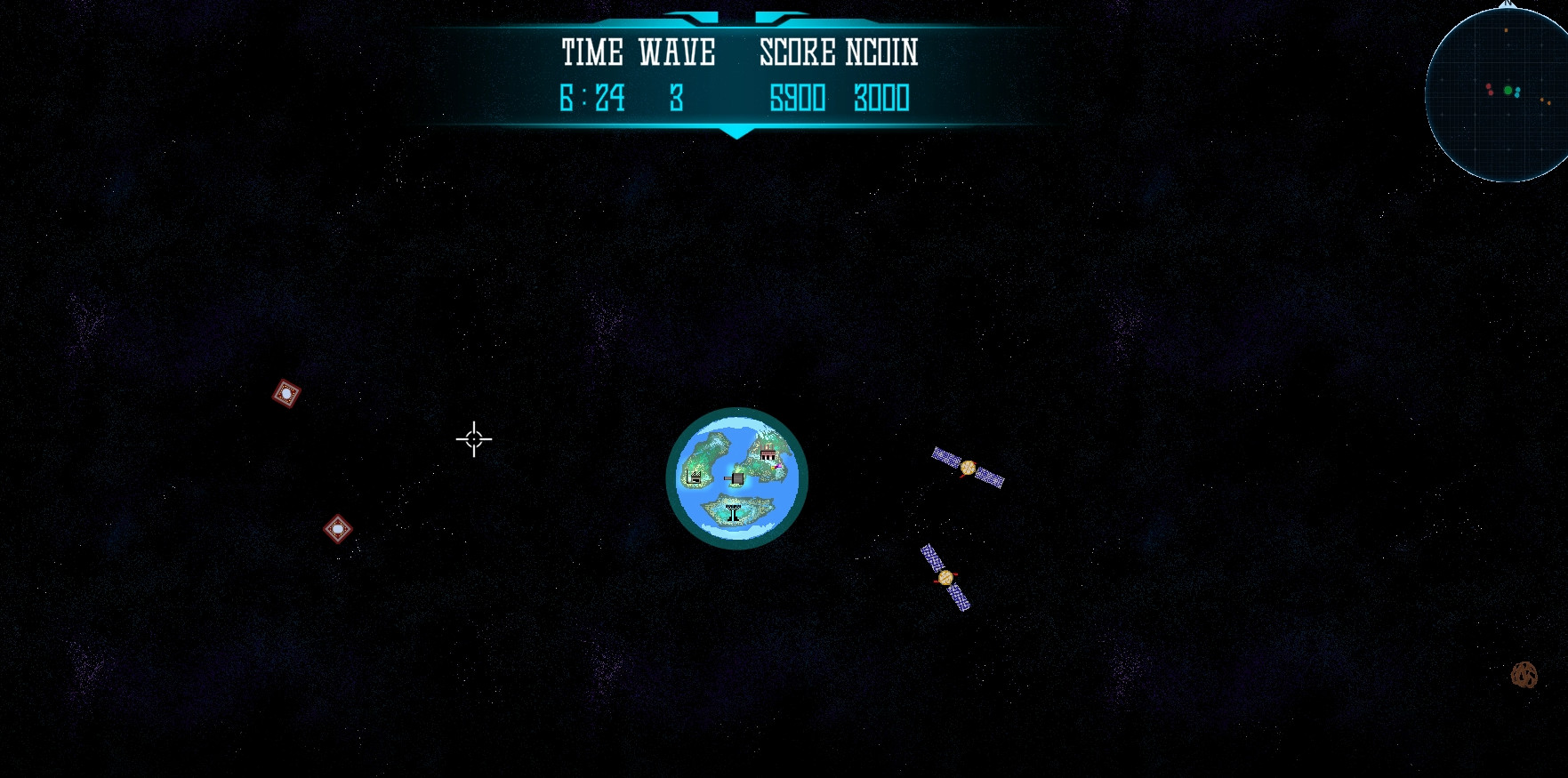Click the WAVE counter showing 3

(x=677, y=98)
